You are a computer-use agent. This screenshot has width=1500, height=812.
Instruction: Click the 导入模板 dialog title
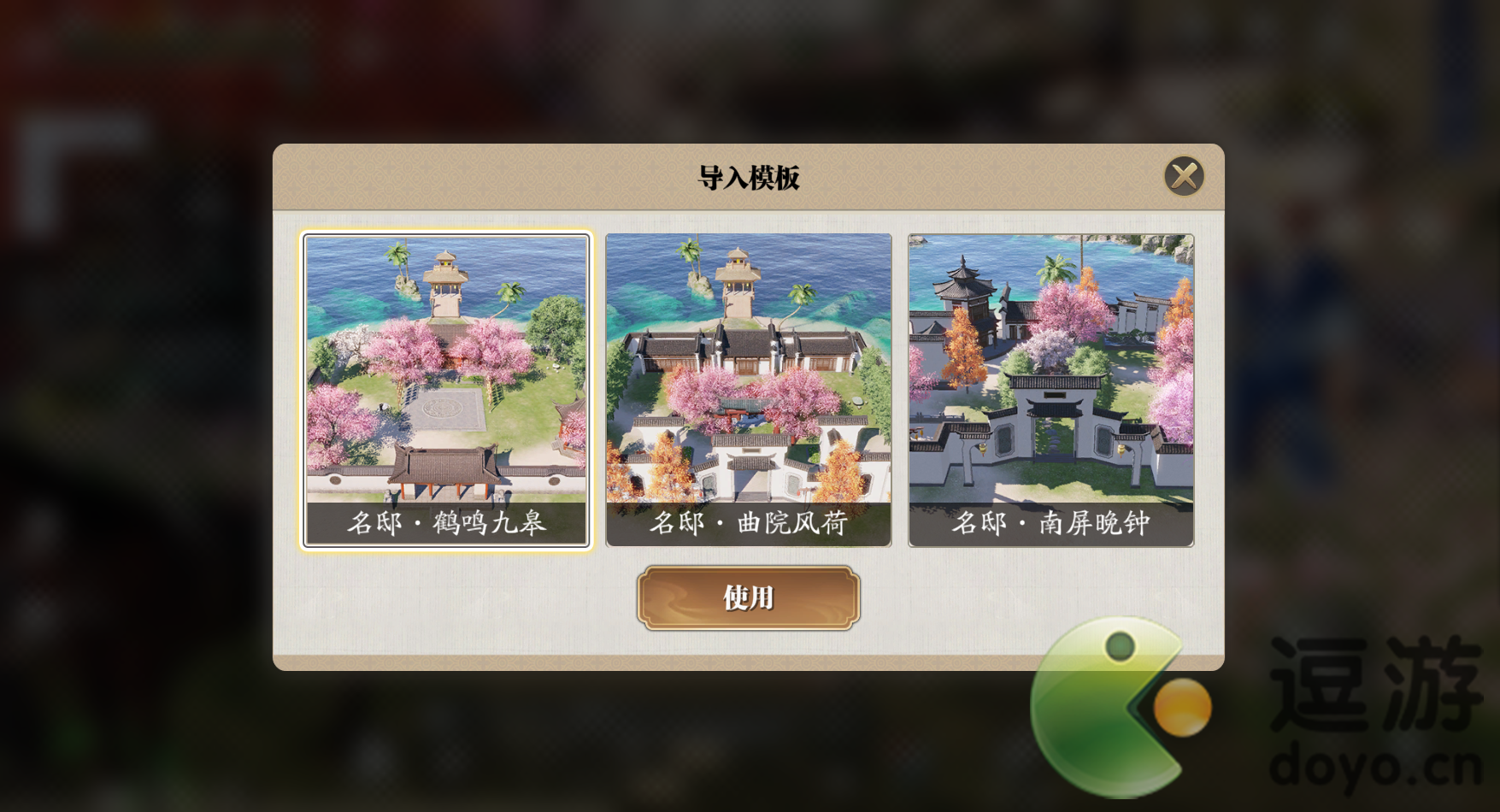748,175
